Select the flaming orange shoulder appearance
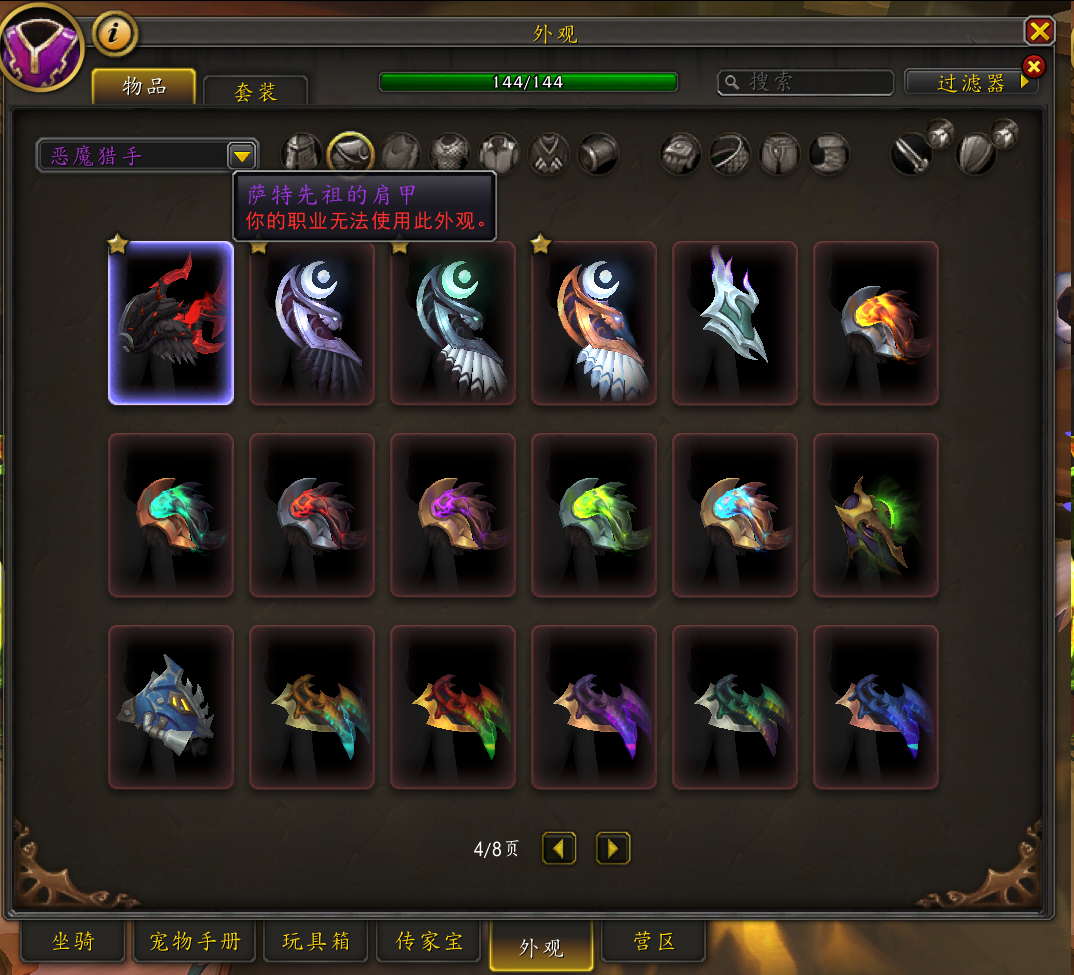Viewport: 1074px width, 975px height. click(x=876, y=323)
